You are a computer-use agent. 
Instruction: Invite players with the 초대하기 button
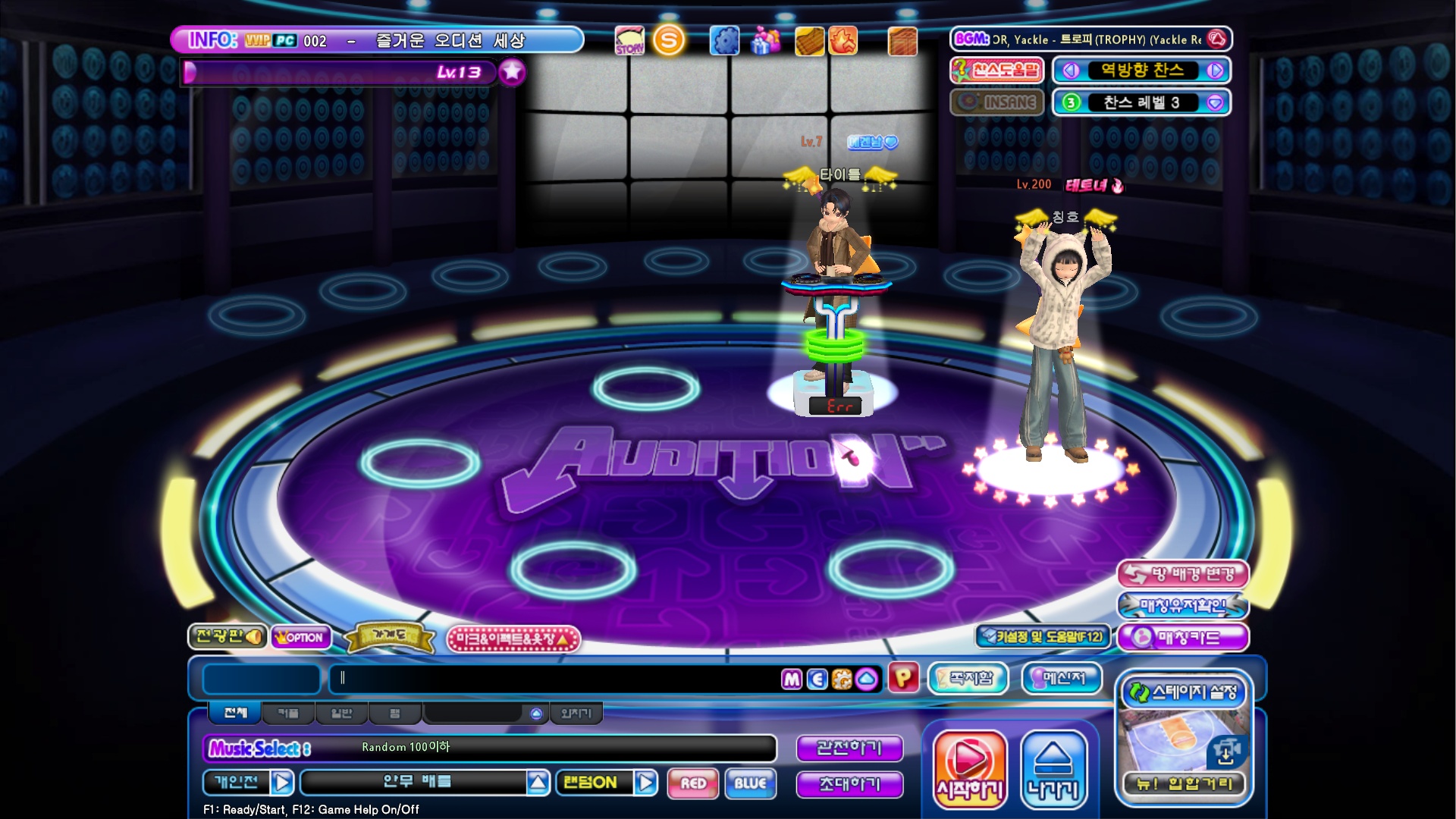[x=849, y=784]
